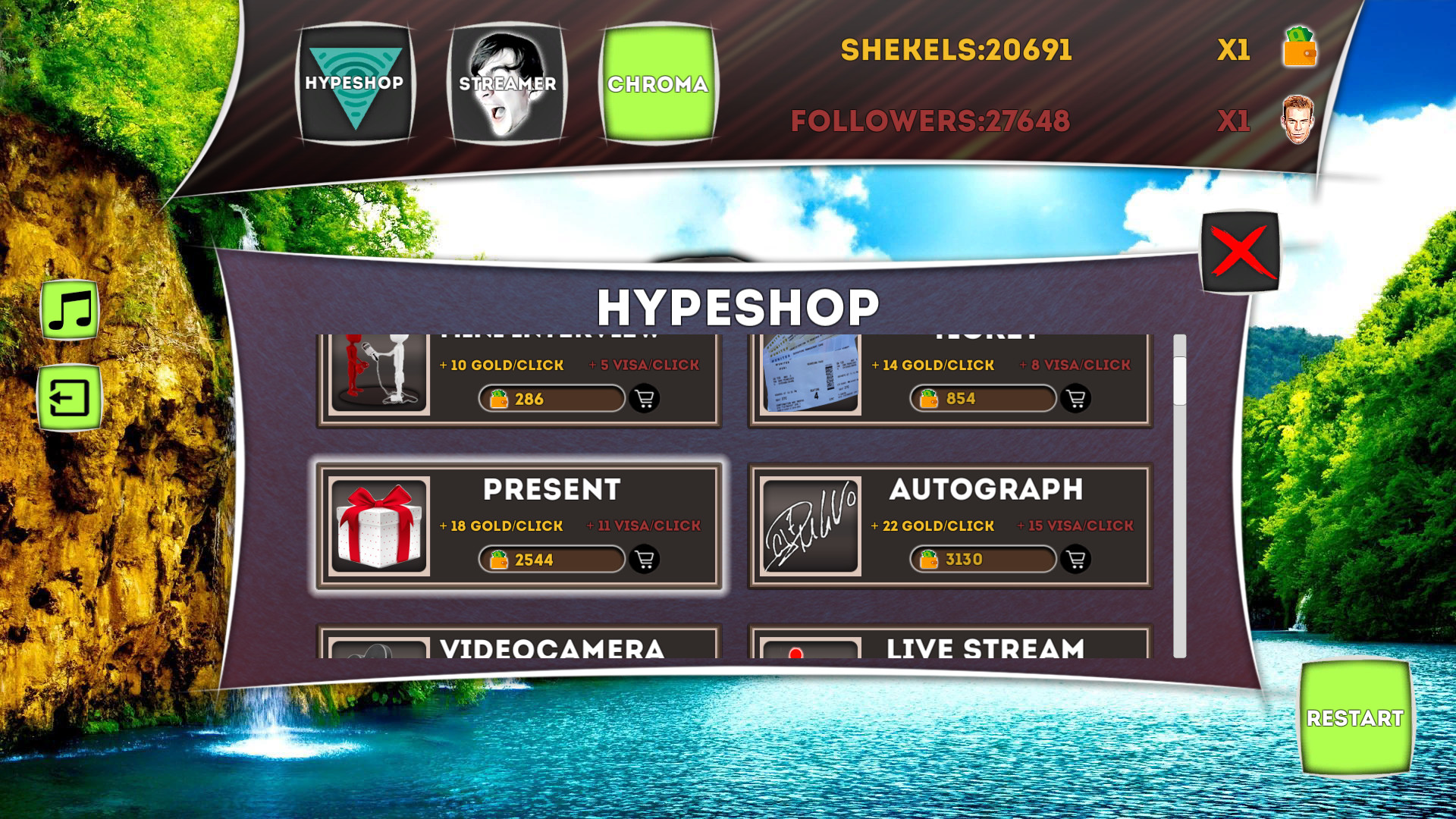Click the Ticket item cart icon
1456x819 pixels.
click(1077, 399)
